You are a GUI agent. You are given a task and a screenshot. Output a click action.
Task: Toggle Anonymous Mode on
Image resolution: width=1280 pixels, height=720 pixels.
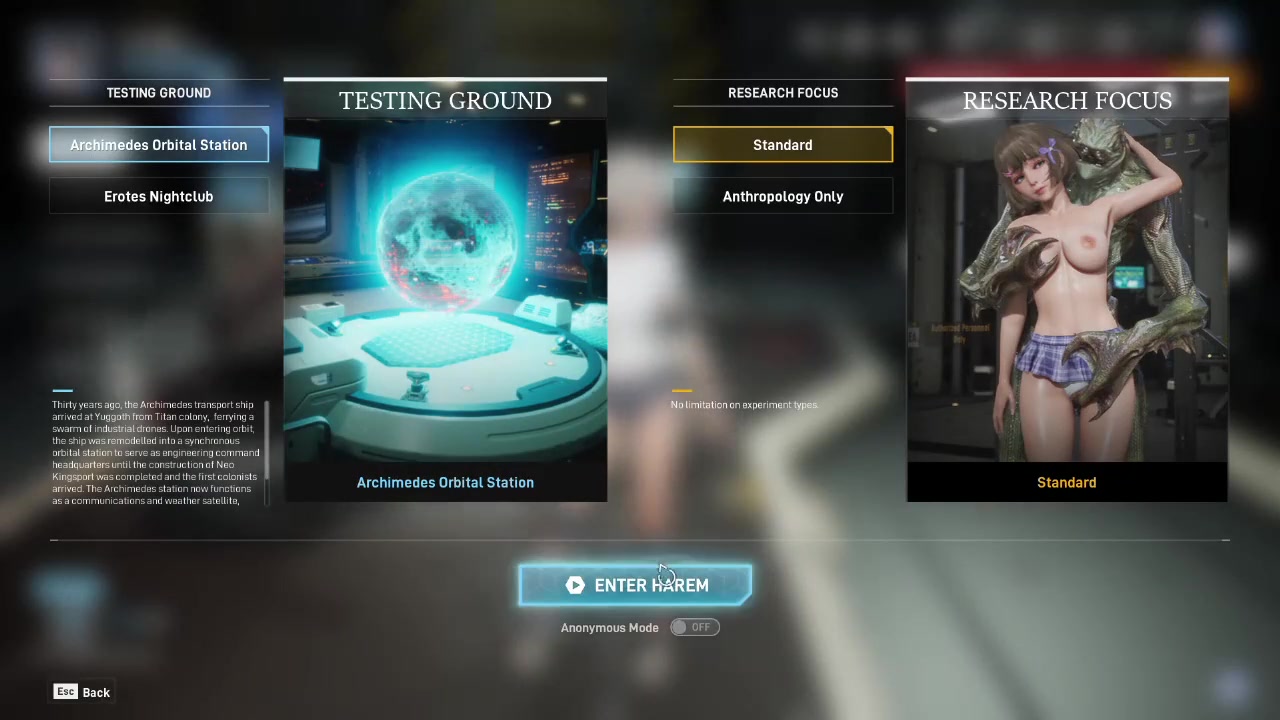[x=695, y=627]
